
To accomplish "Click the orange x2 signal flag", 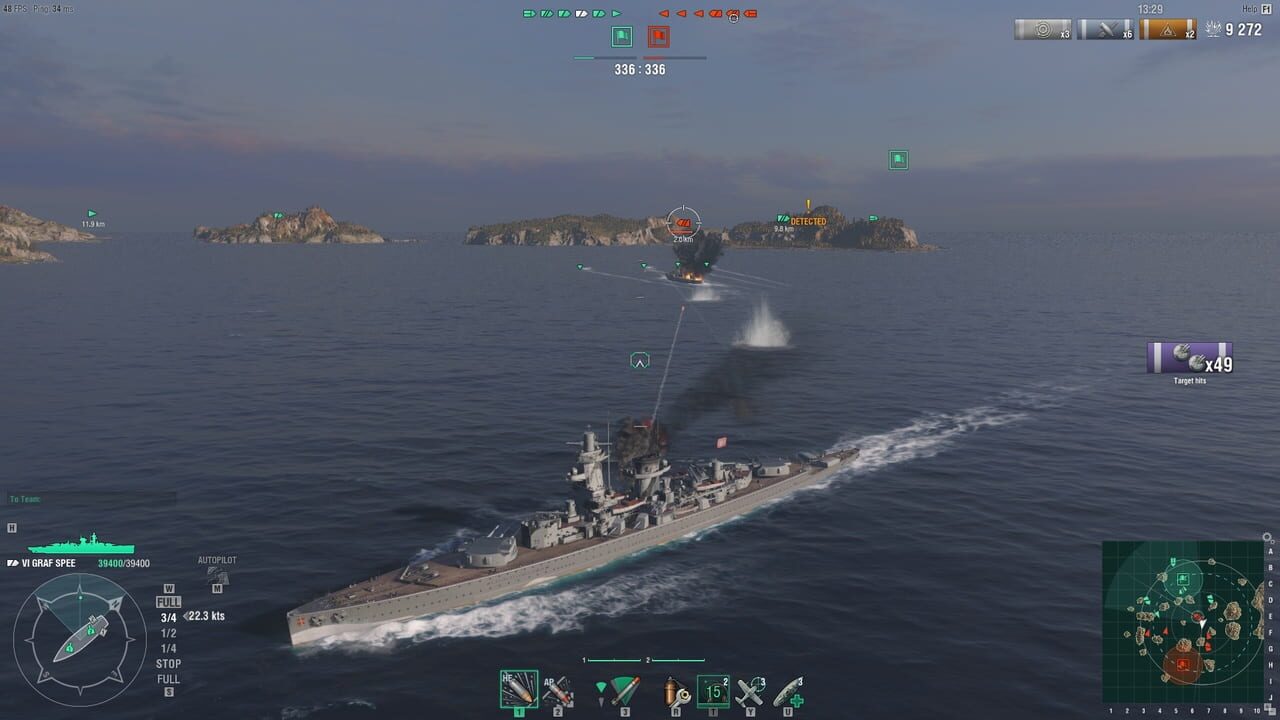I will 1168,30.
